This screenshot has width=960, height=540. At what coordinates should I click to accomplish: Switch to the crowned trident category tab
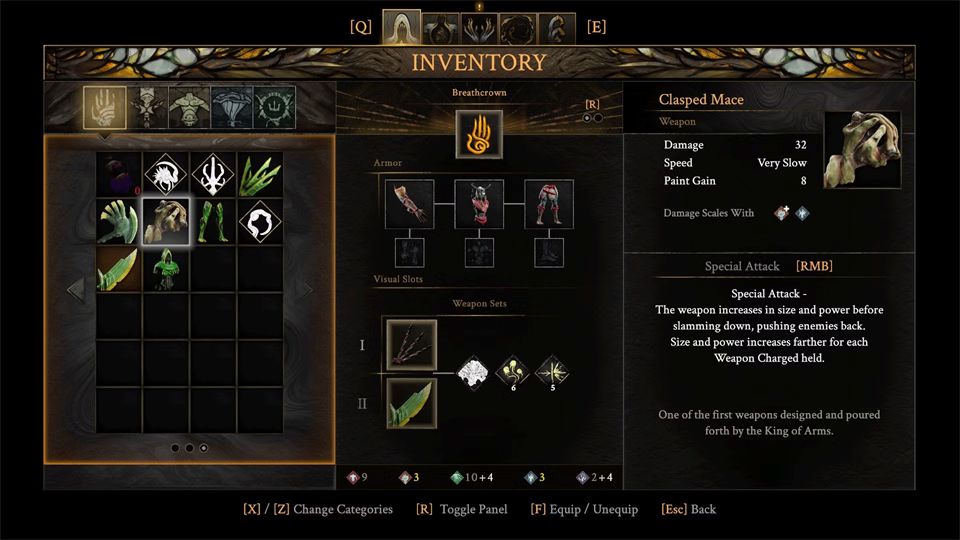pos(273,106)
